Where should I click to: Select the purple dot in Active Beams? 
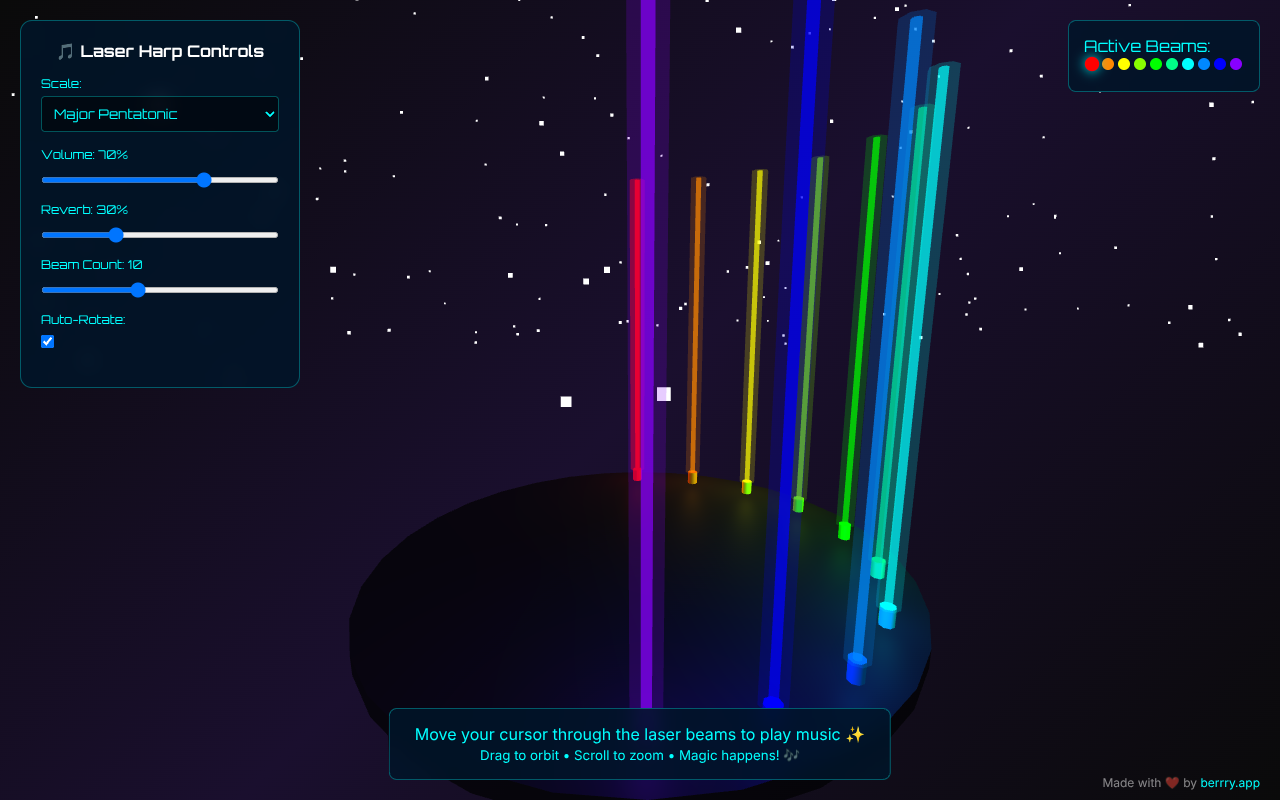[x=1236, y=64]
